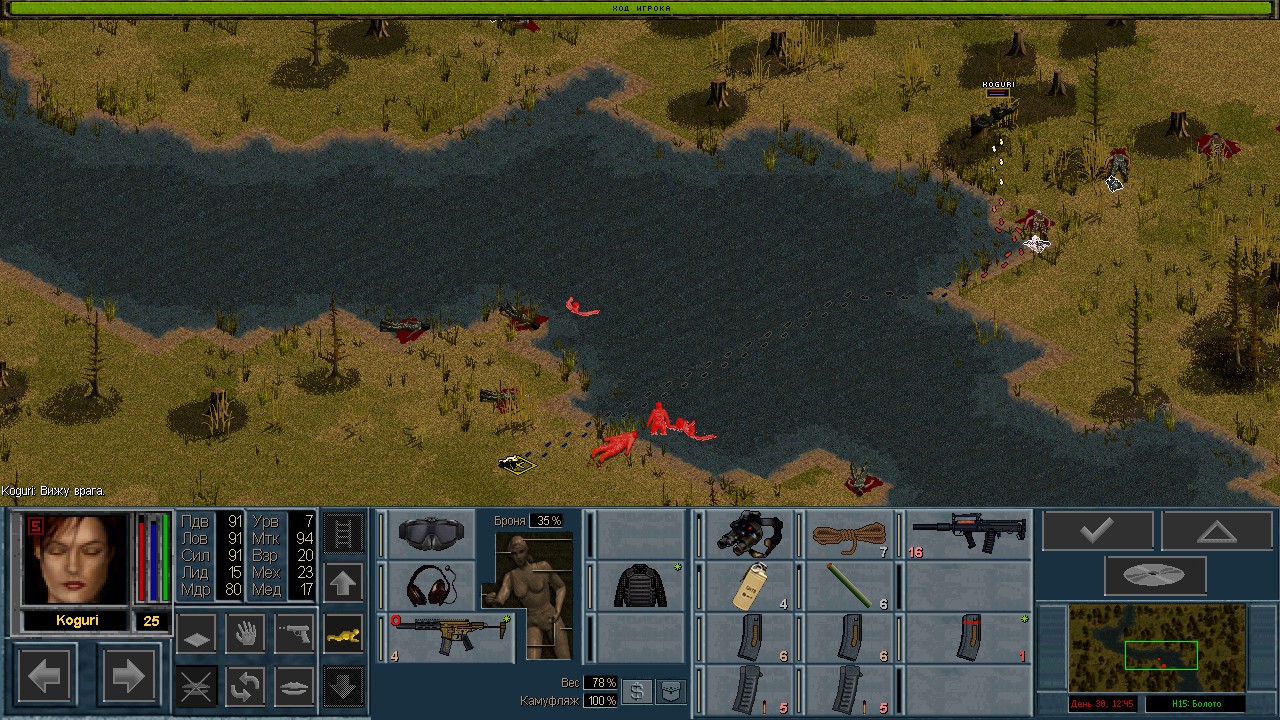Switch to next mercenary with right arrow
Screen dimensions: 1280x720
pyautogui.click(x=129, y=677)
